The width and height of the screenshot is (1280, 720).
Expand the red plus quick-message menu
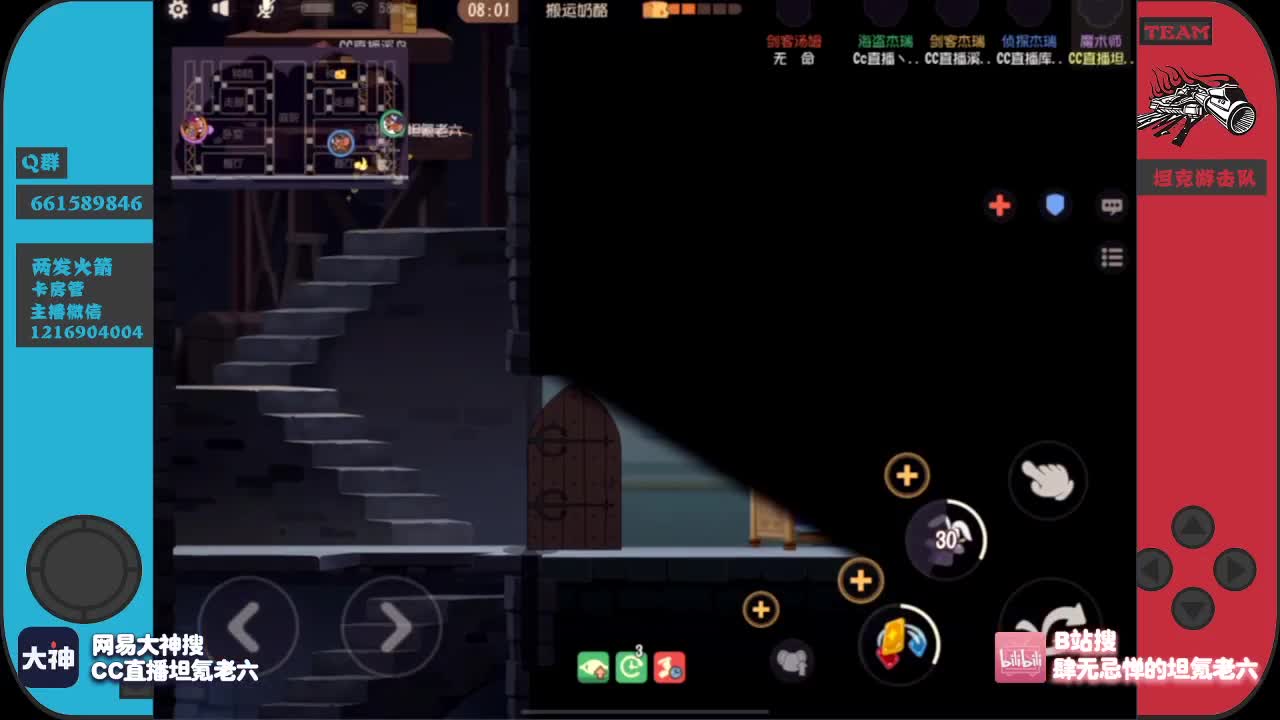999,206
